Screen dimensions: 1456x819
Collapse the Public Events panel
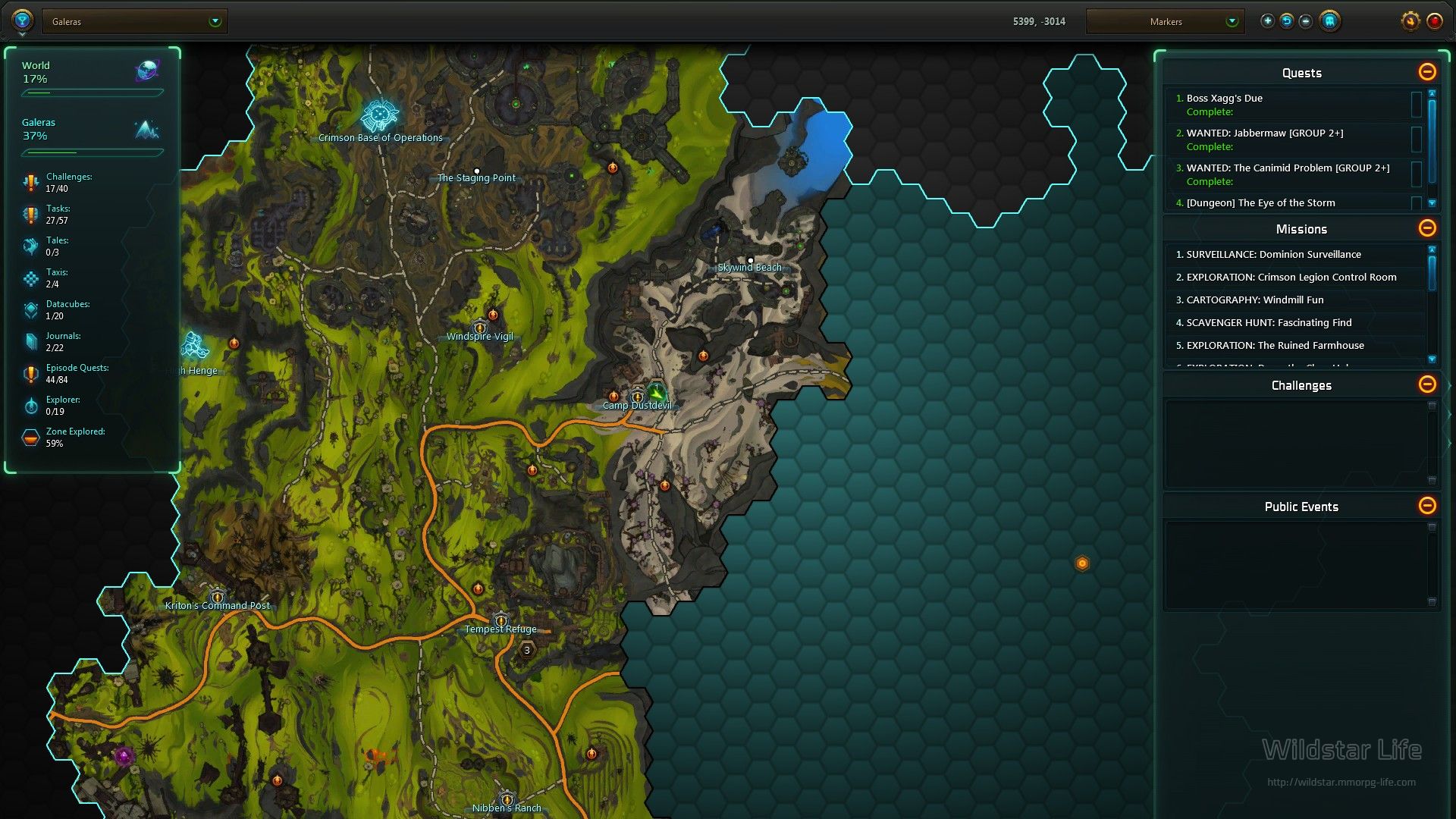click(x=1426, y=506)
